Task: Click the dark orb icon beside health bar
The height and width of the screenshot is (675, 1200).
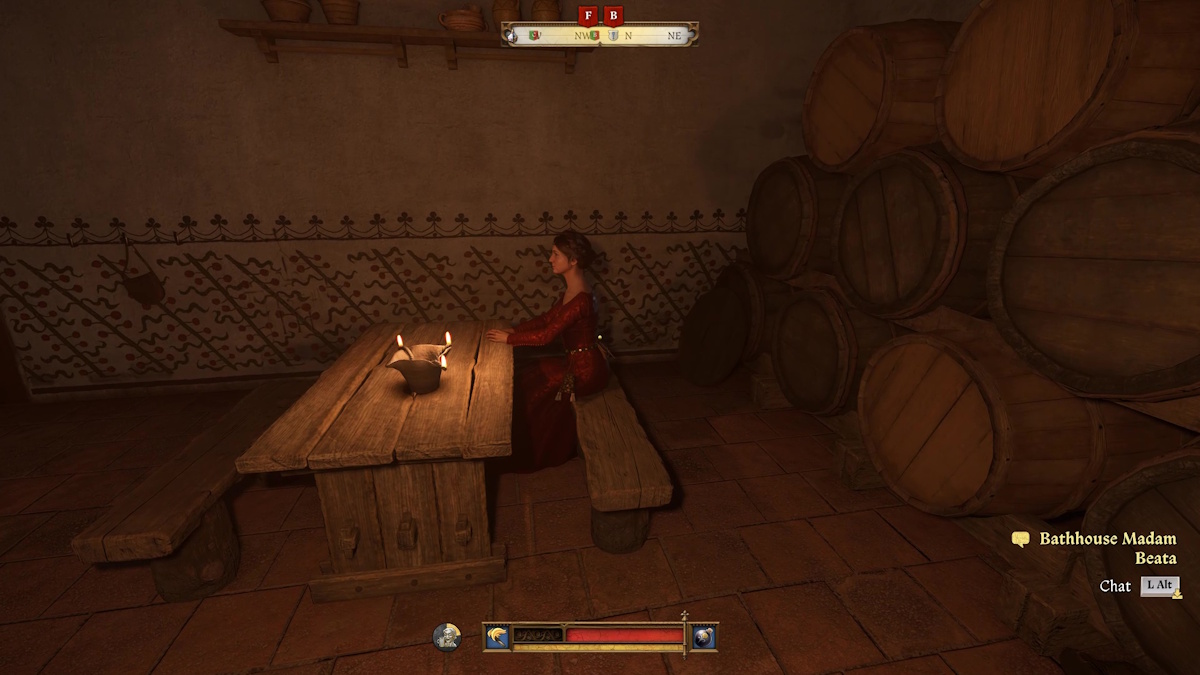Action: pyautogui.click(x=704, y=637)
